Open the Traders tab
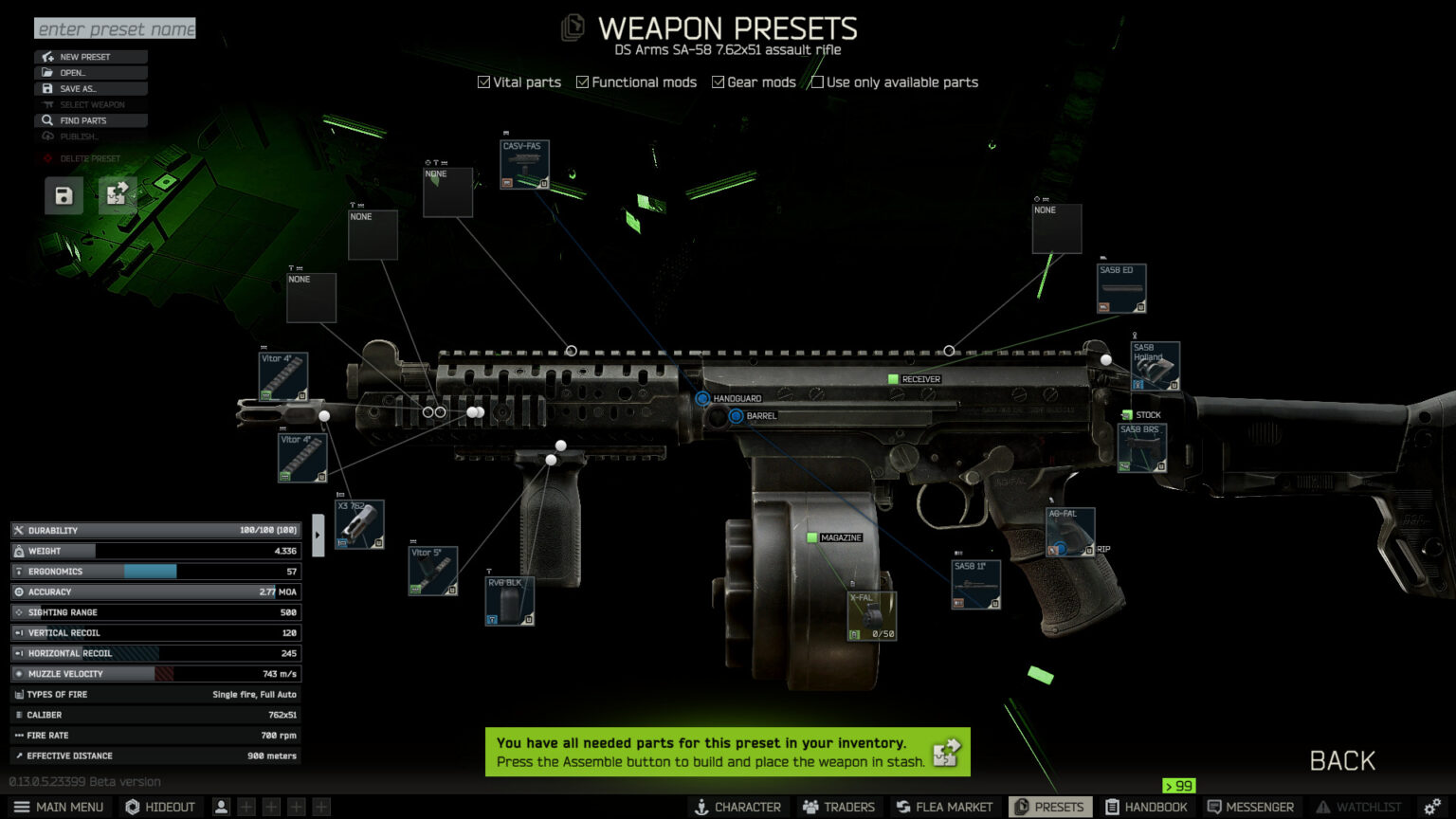1456x819 pixels. [839, 807]
